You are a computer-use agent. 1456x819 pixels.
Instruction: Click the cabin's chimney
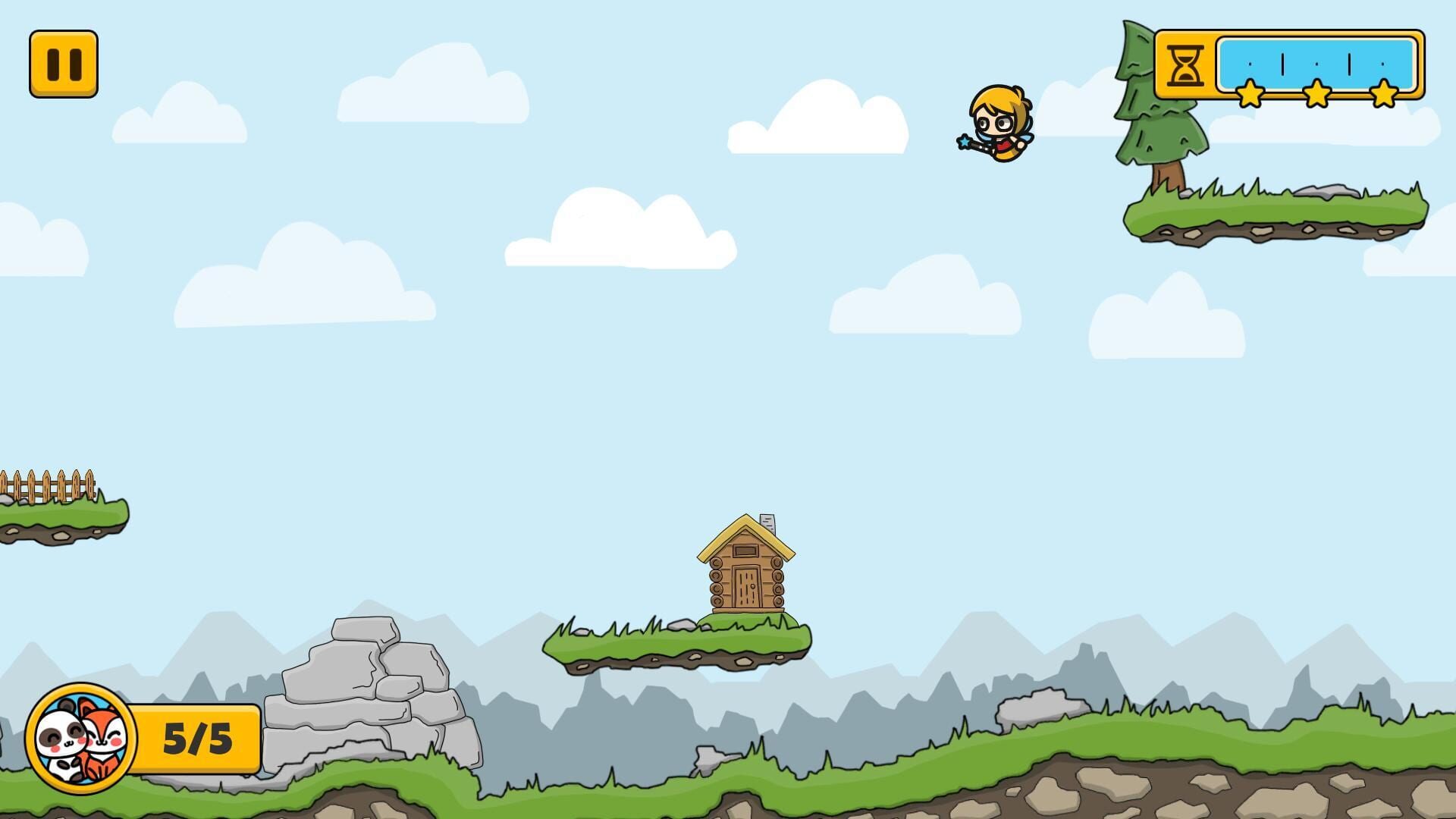click(x=768, y=523)
